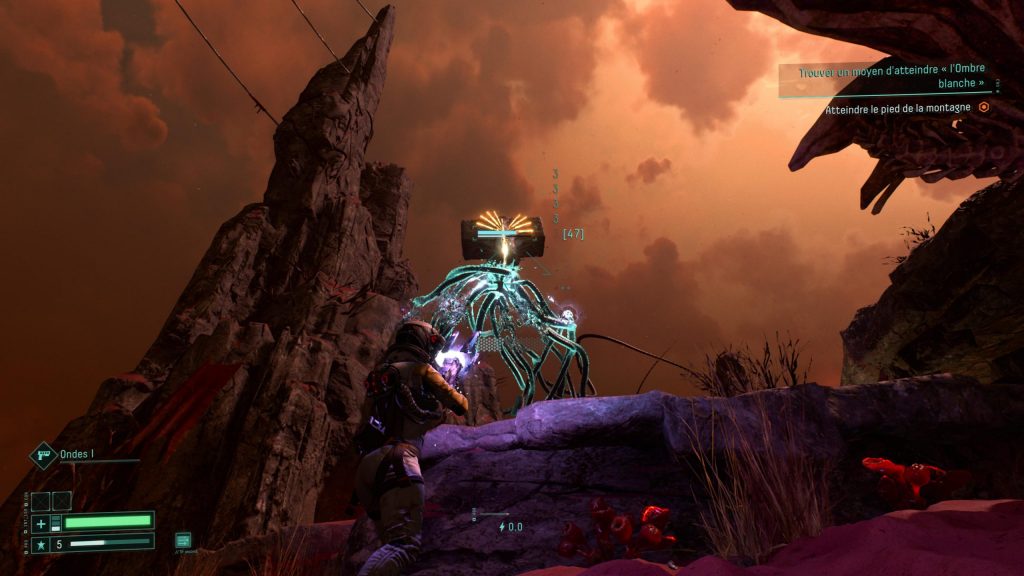Select the Ondes I weapon icon
Viewport: 1024px width, 576px height.
tap(44, 456)
